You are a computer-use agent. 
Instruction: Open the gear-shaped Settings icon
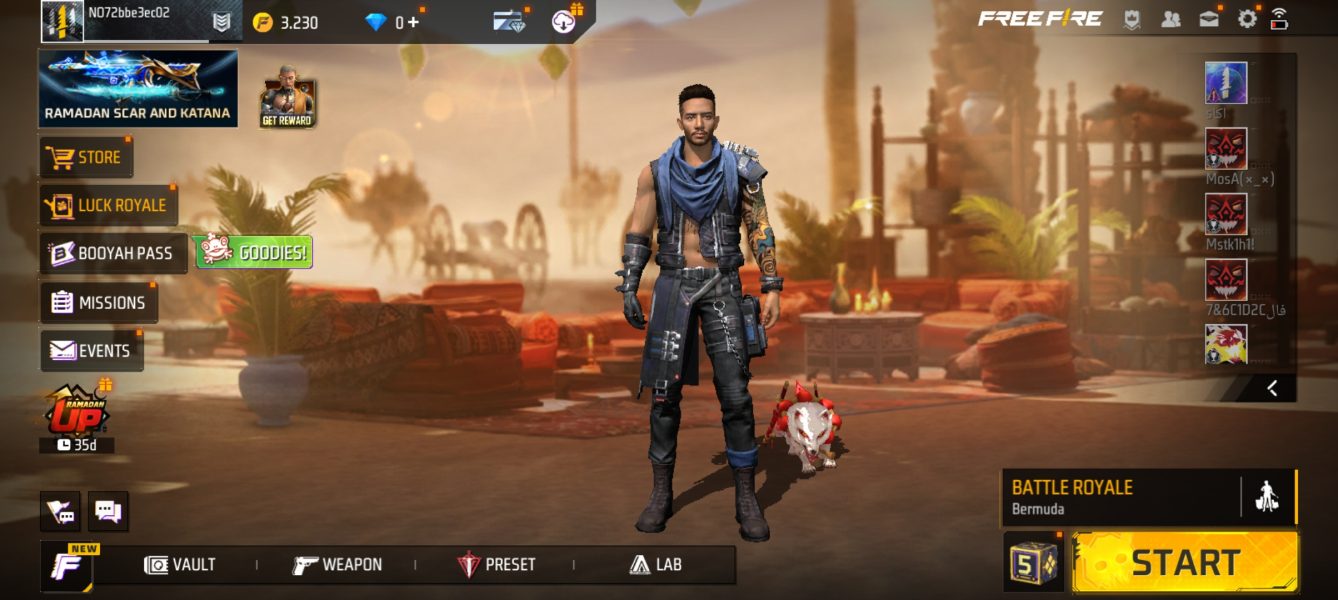(x=1247, y=18)
